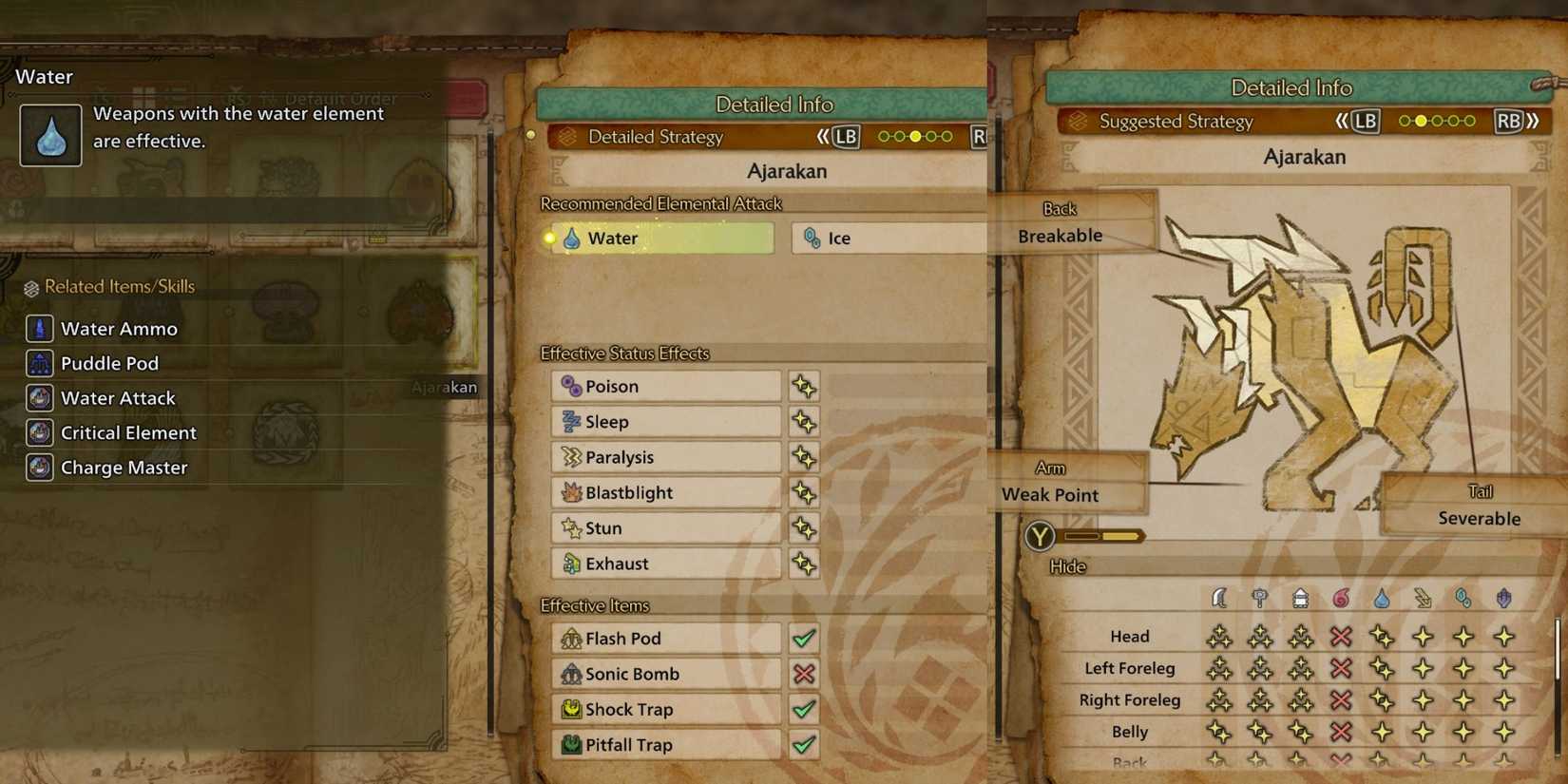
Task: Select the Water element icon
Action: pos(571,239)
